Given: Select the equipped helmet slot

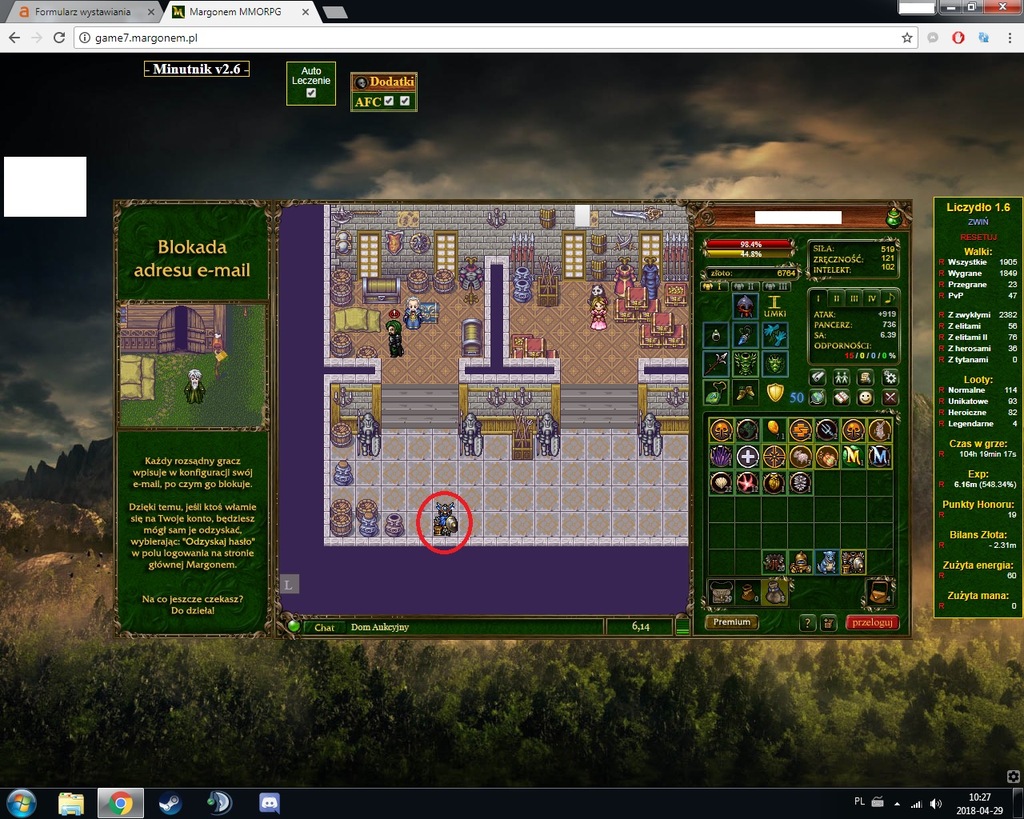Looking at the screenshot, I should pos(744,306).
